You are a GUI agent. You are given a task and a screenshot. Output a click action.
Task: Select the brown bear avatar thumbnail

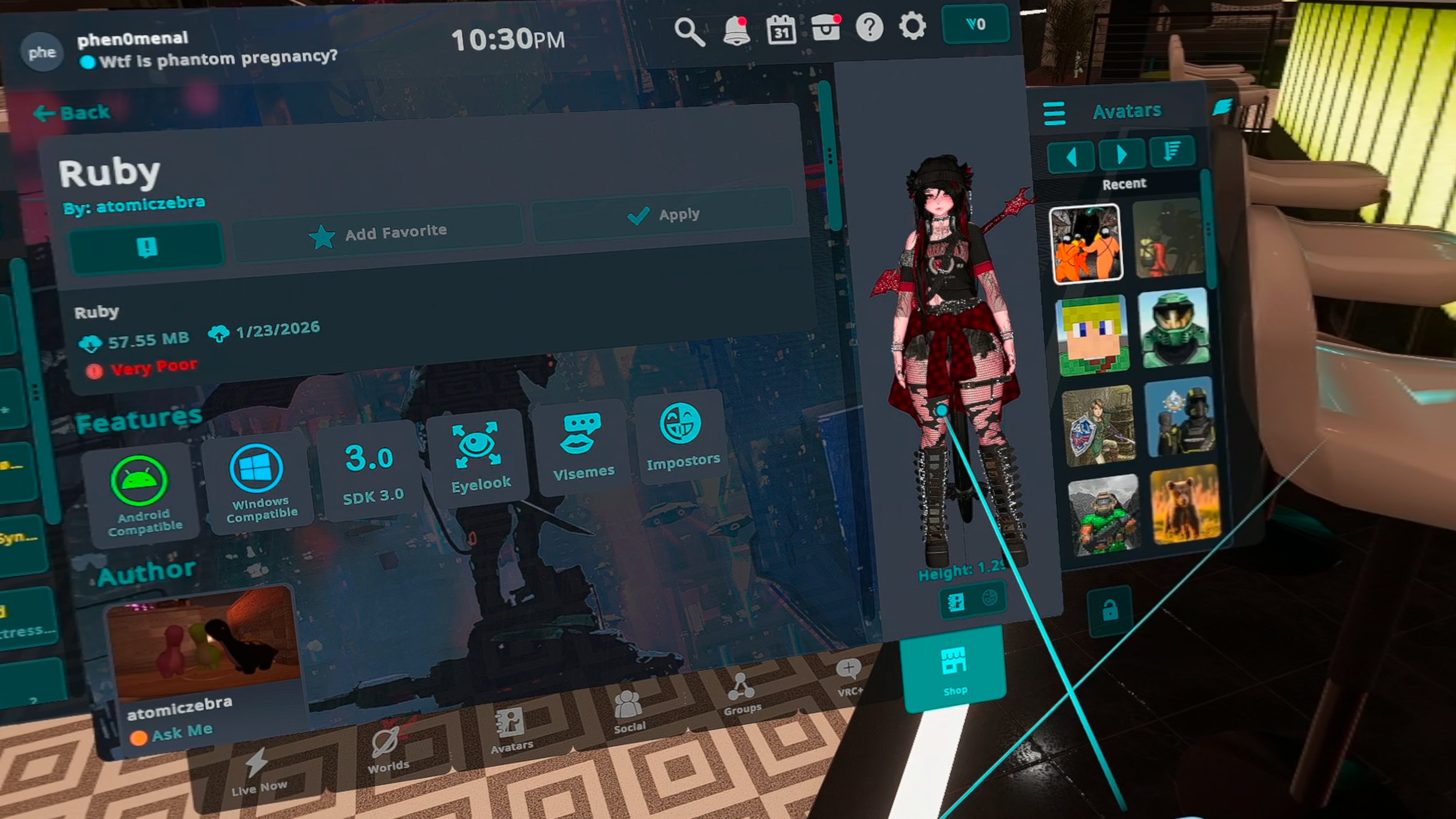point(1185,504)
